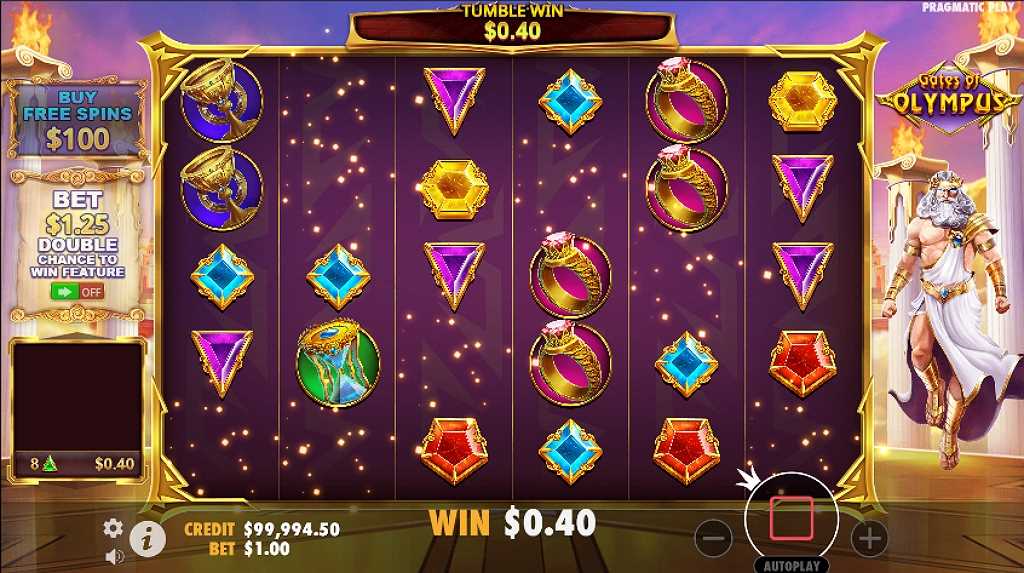This screenshot has width=1024, height=573.
Task: Mute the game sound speaker icon
Action: coord(114,555)
